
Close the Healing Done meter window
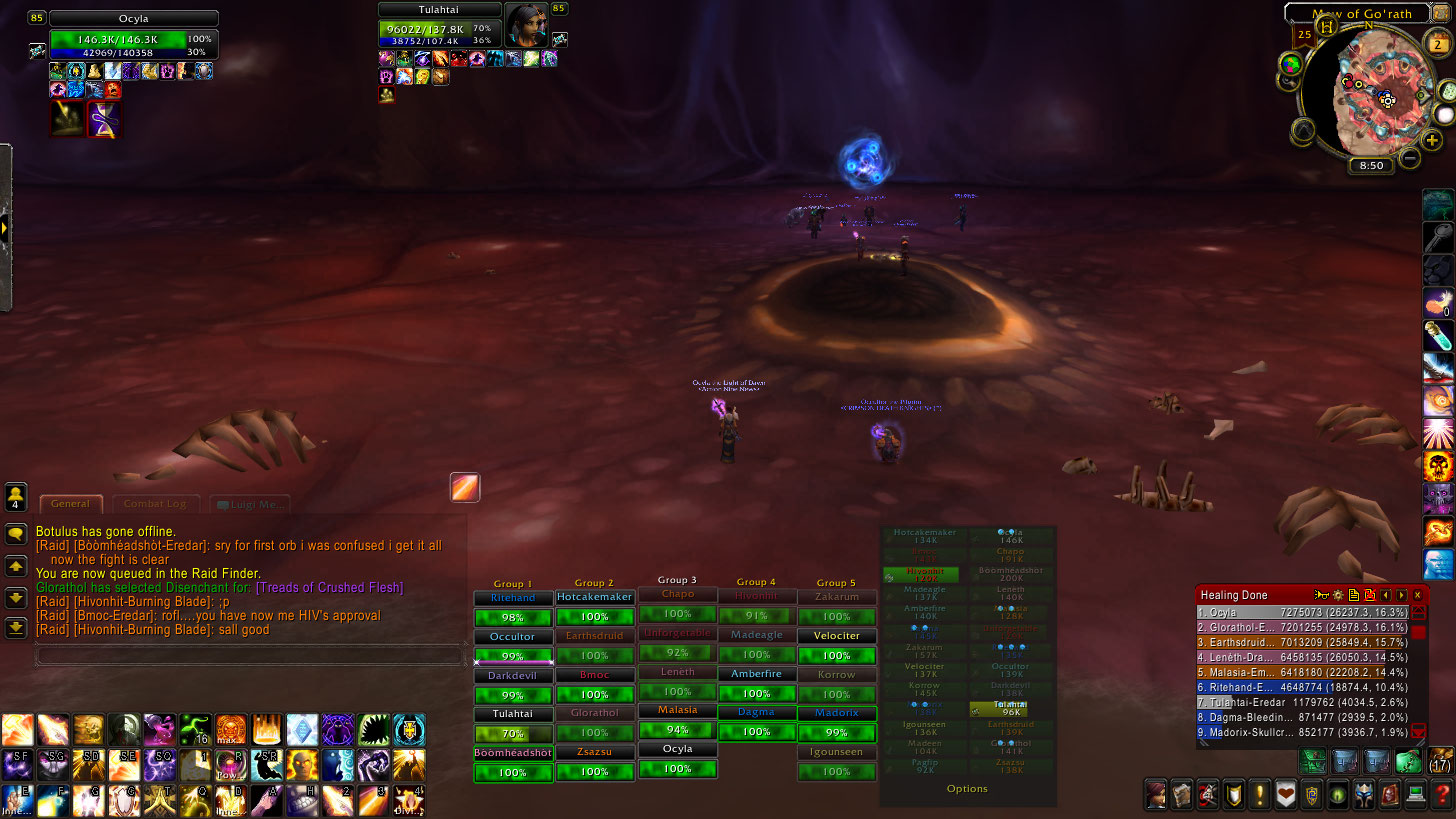(1417, 595)
